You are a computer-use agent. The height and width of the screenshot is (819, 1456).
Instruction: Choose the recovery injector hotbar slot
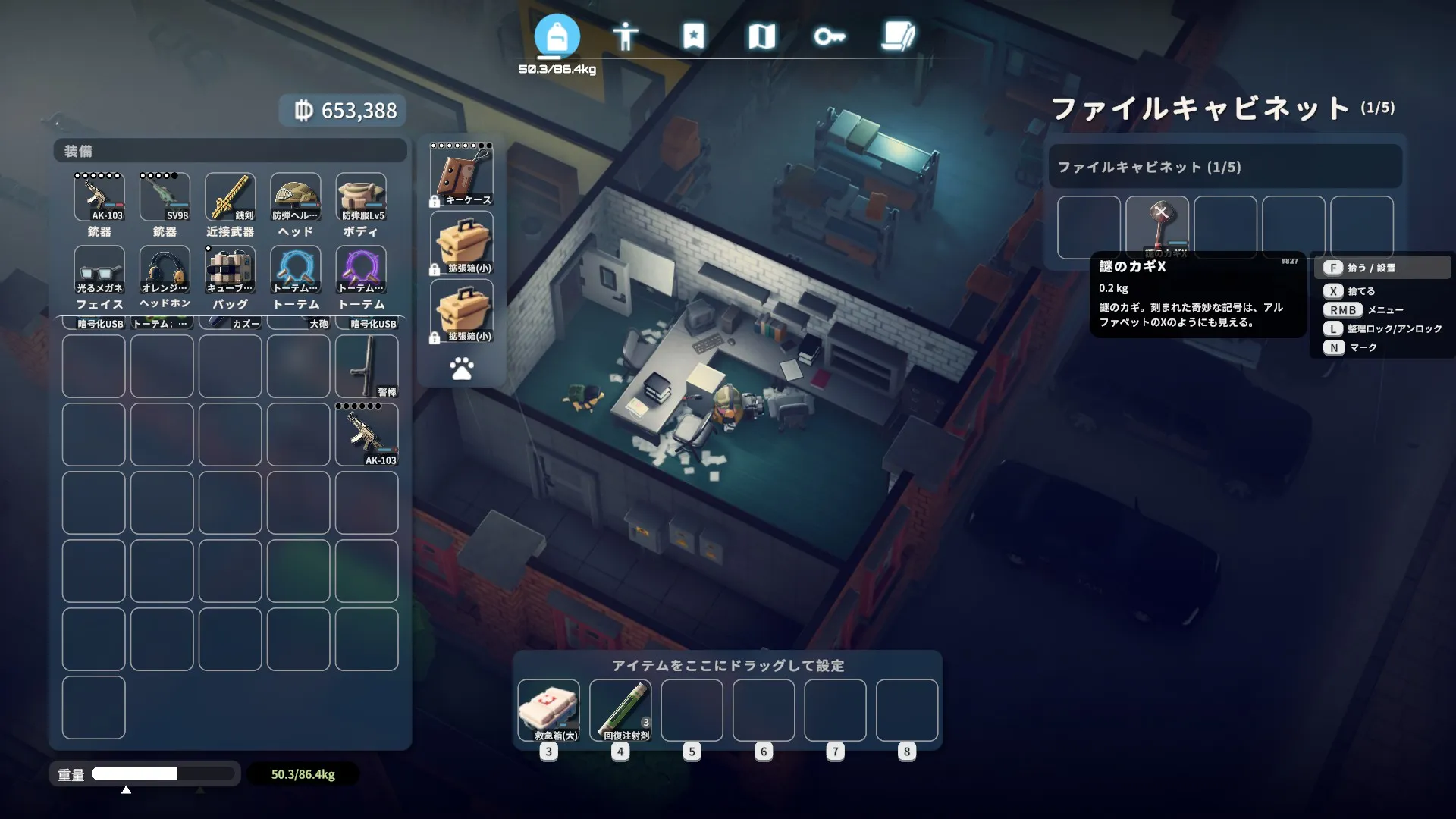[620, 710]
